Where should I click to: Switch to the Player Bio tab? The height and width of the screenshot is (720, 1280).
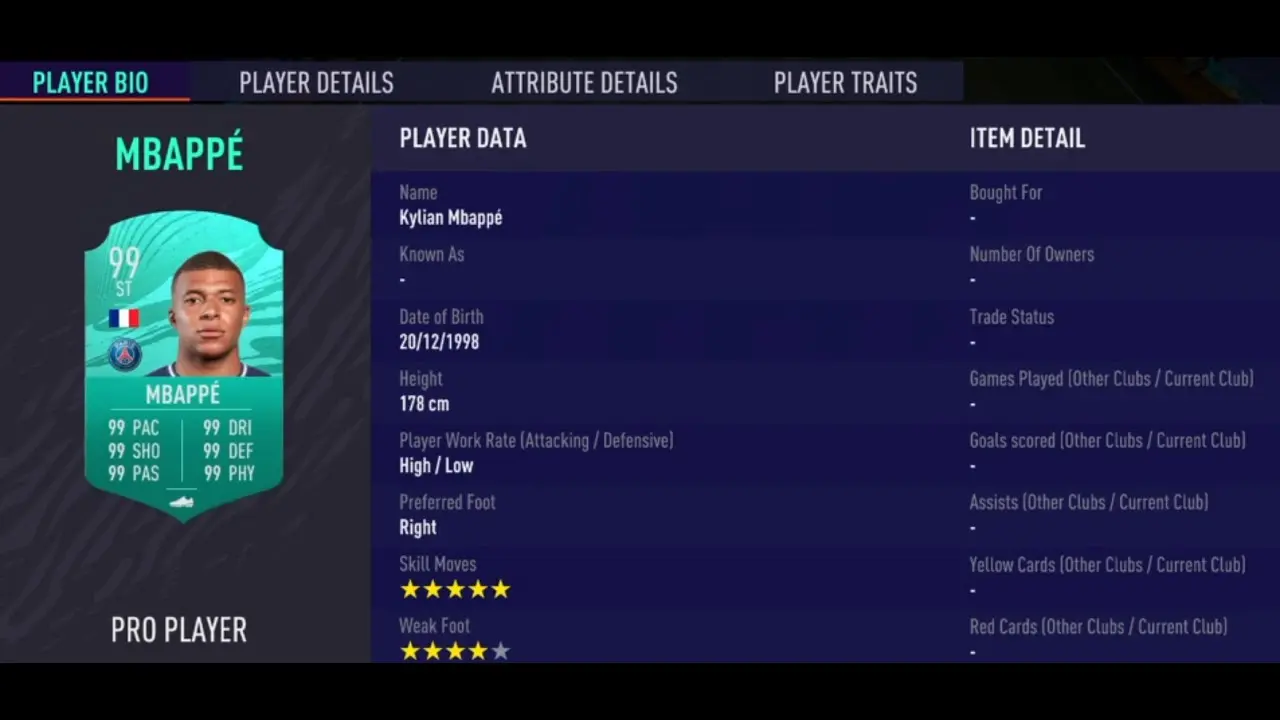91,83
